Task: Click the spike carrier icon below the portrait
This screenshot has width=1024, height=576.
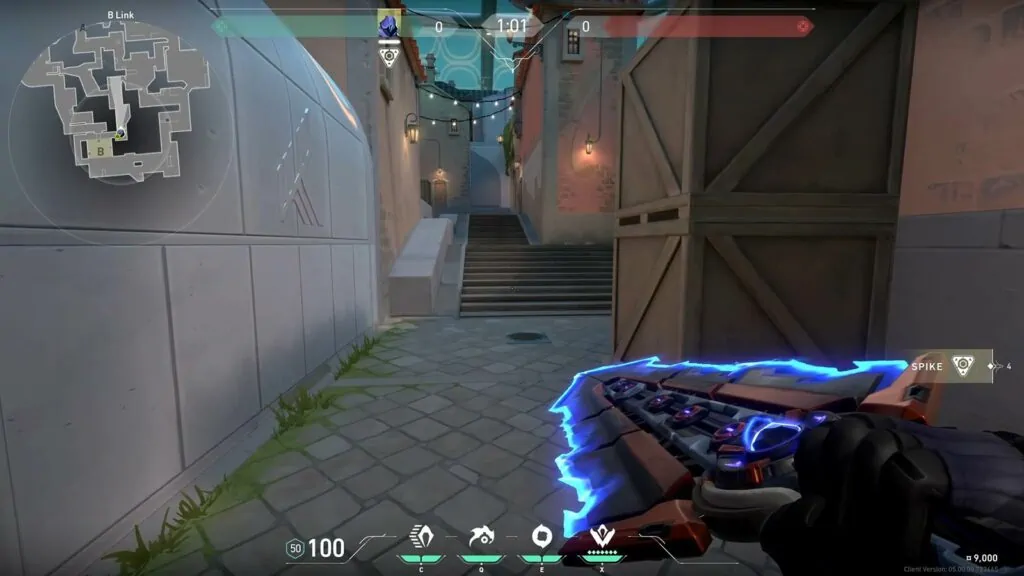Action: 389,54
